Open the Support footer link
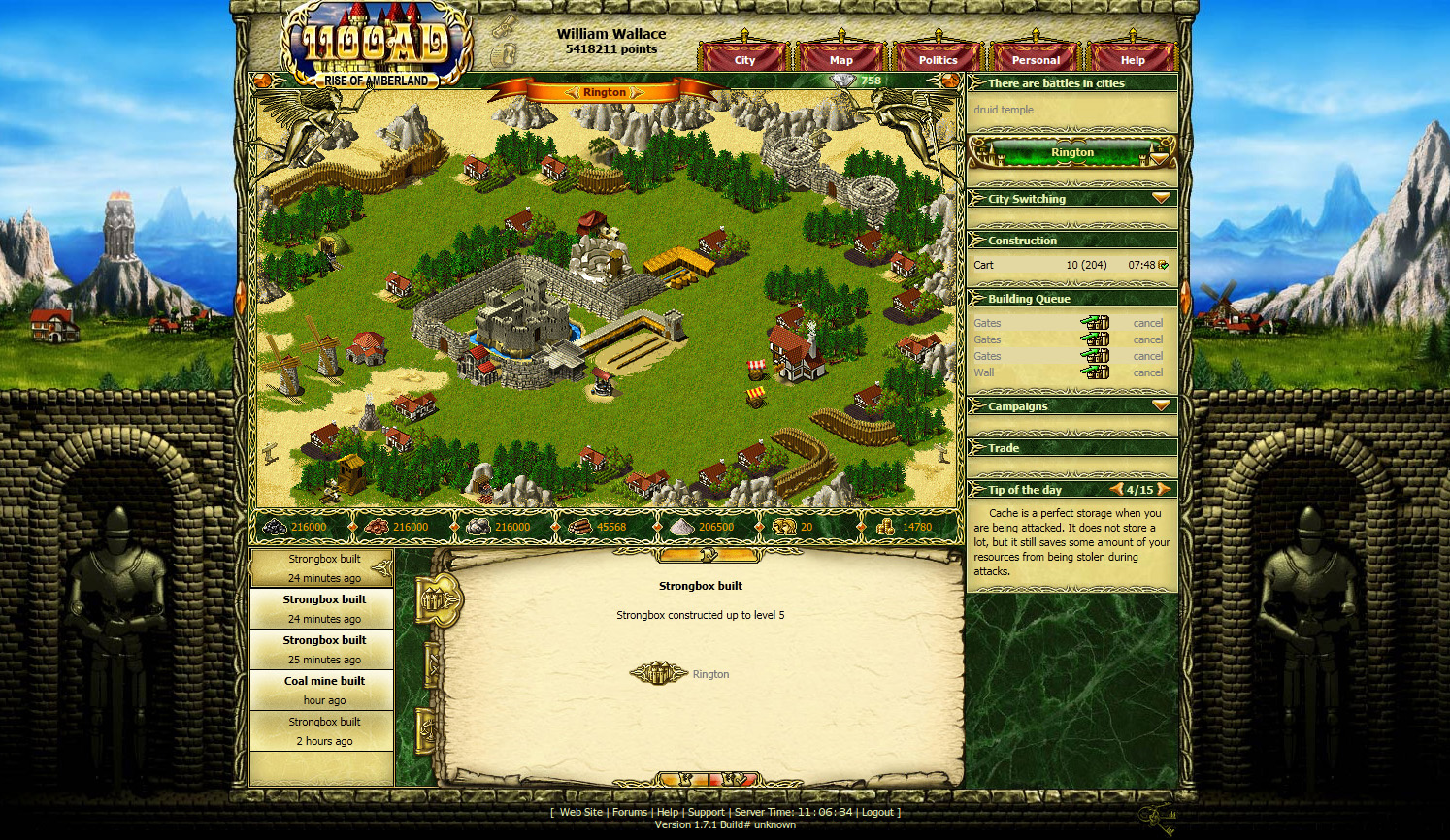 (706, 813)
